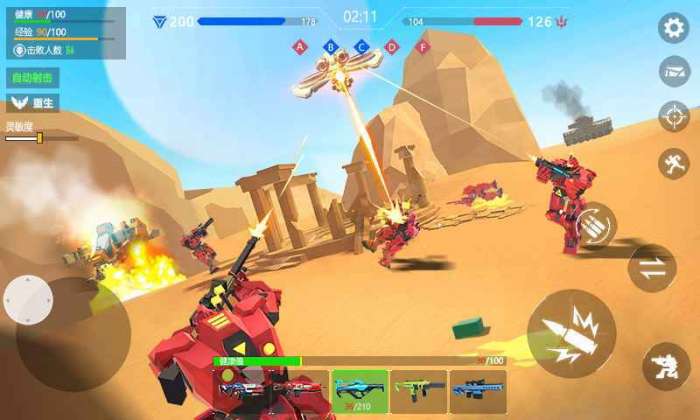Open the gear settings menu
This screenshot has width=700, height=420.
click(673, 28)
